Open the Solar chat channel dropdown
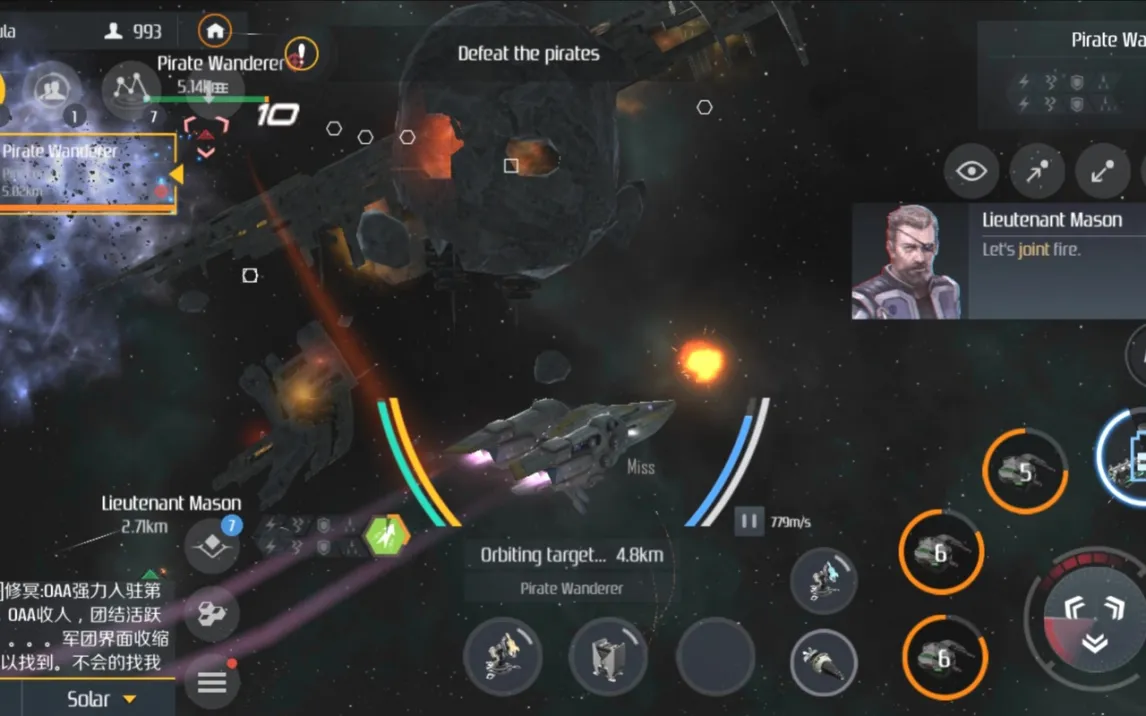This screenshot has width=1146, height=716. pyautogui.click(x=100, y=699)
